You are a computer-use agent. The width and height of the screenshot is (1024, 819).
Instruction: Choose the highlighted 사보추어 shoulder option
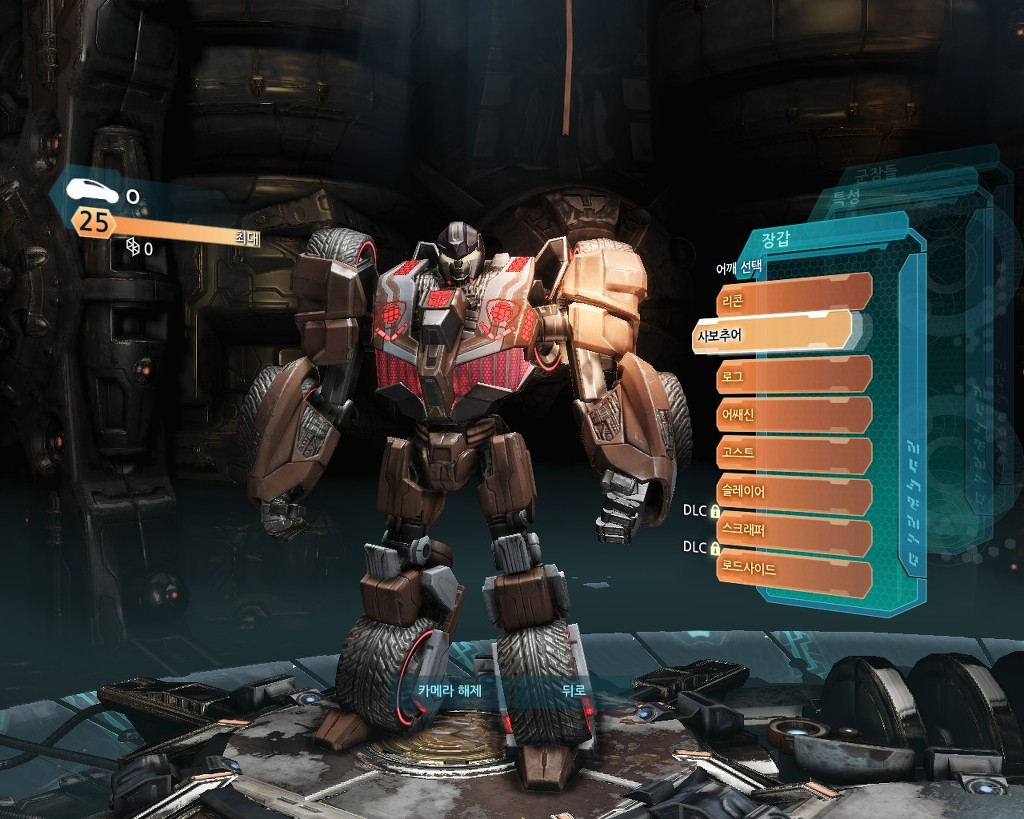770,333
